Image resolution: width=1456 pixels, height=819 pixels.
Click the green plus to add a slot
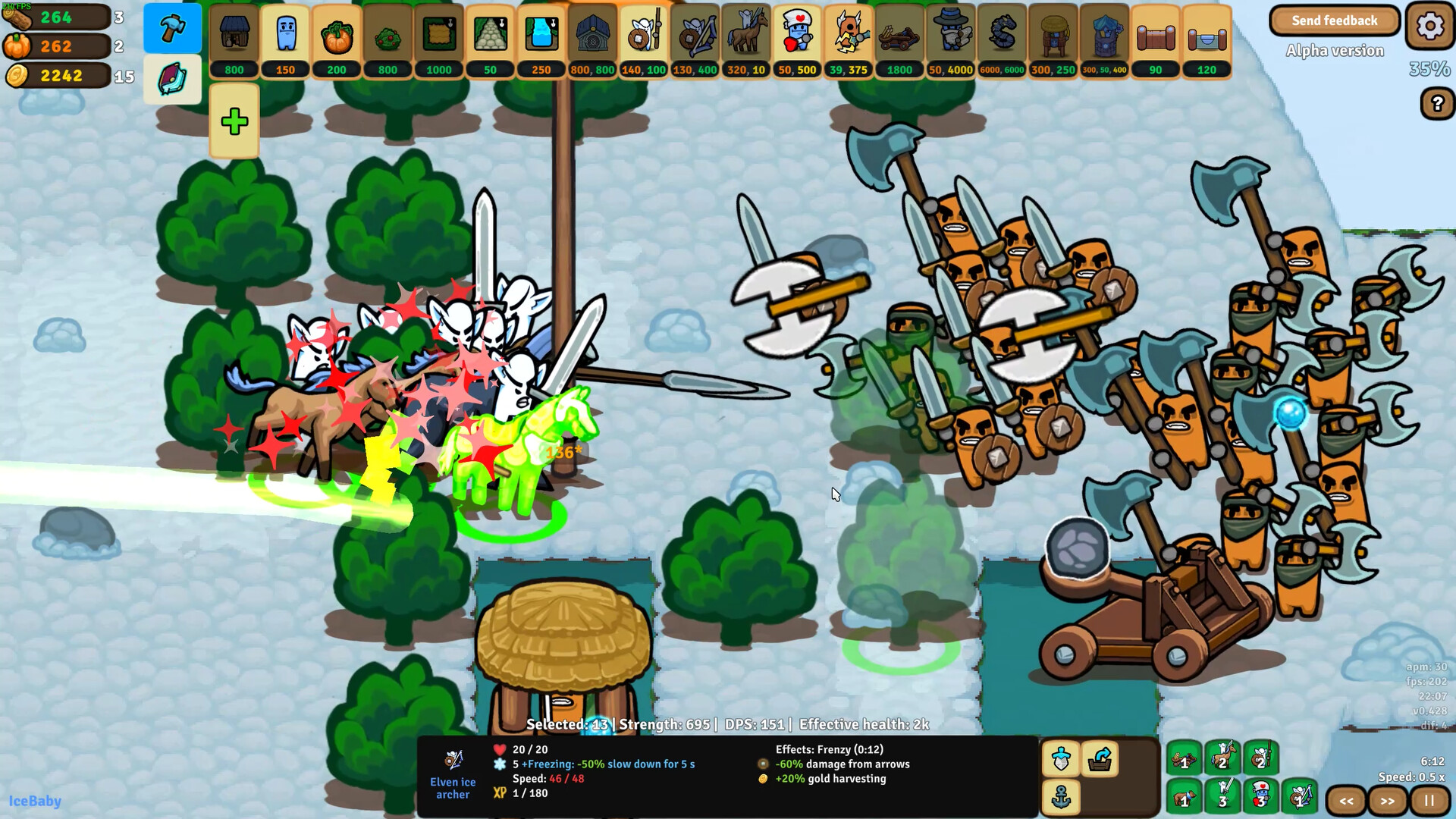point(234,120)
